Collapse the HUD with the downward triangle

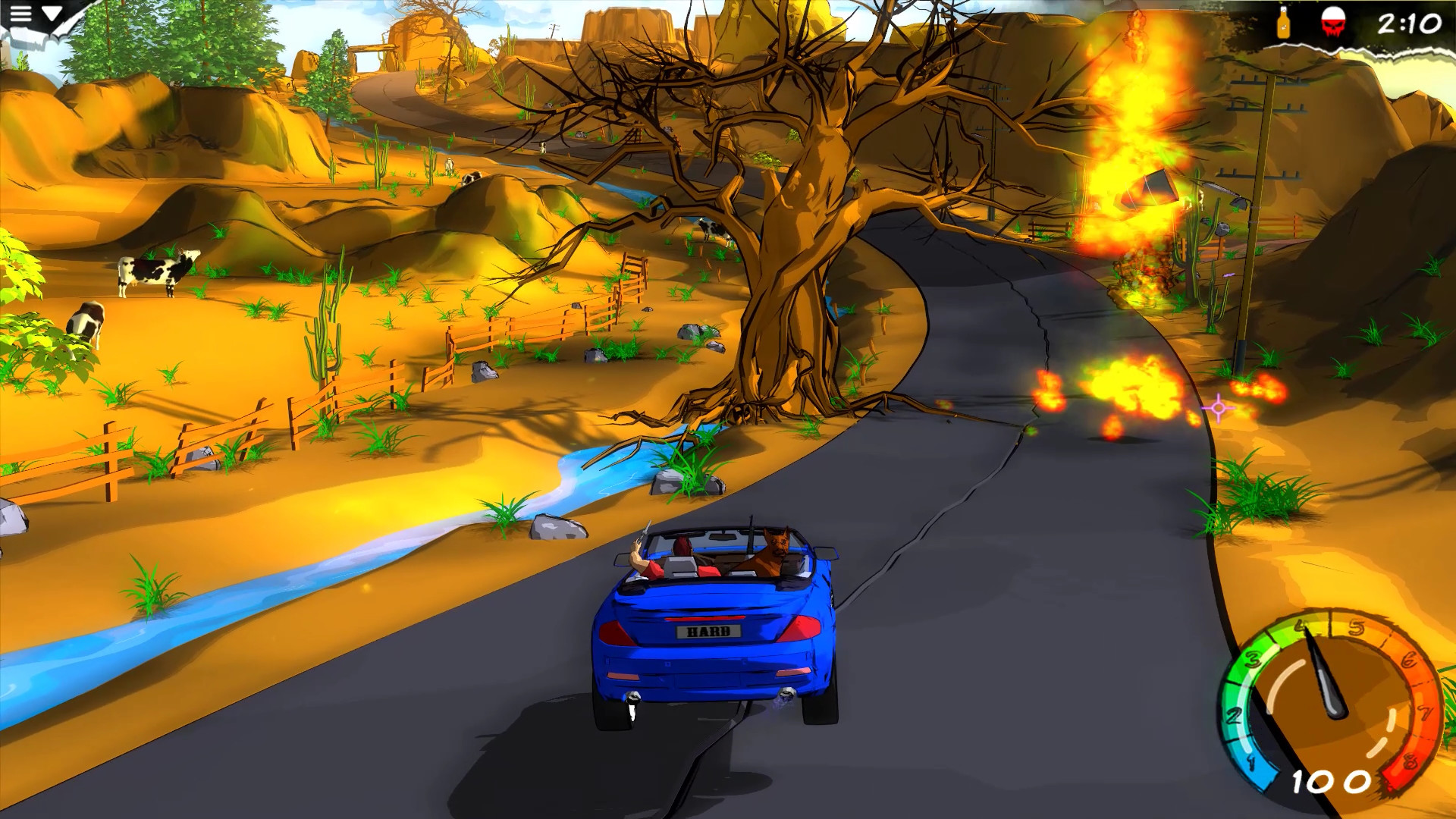52,14
